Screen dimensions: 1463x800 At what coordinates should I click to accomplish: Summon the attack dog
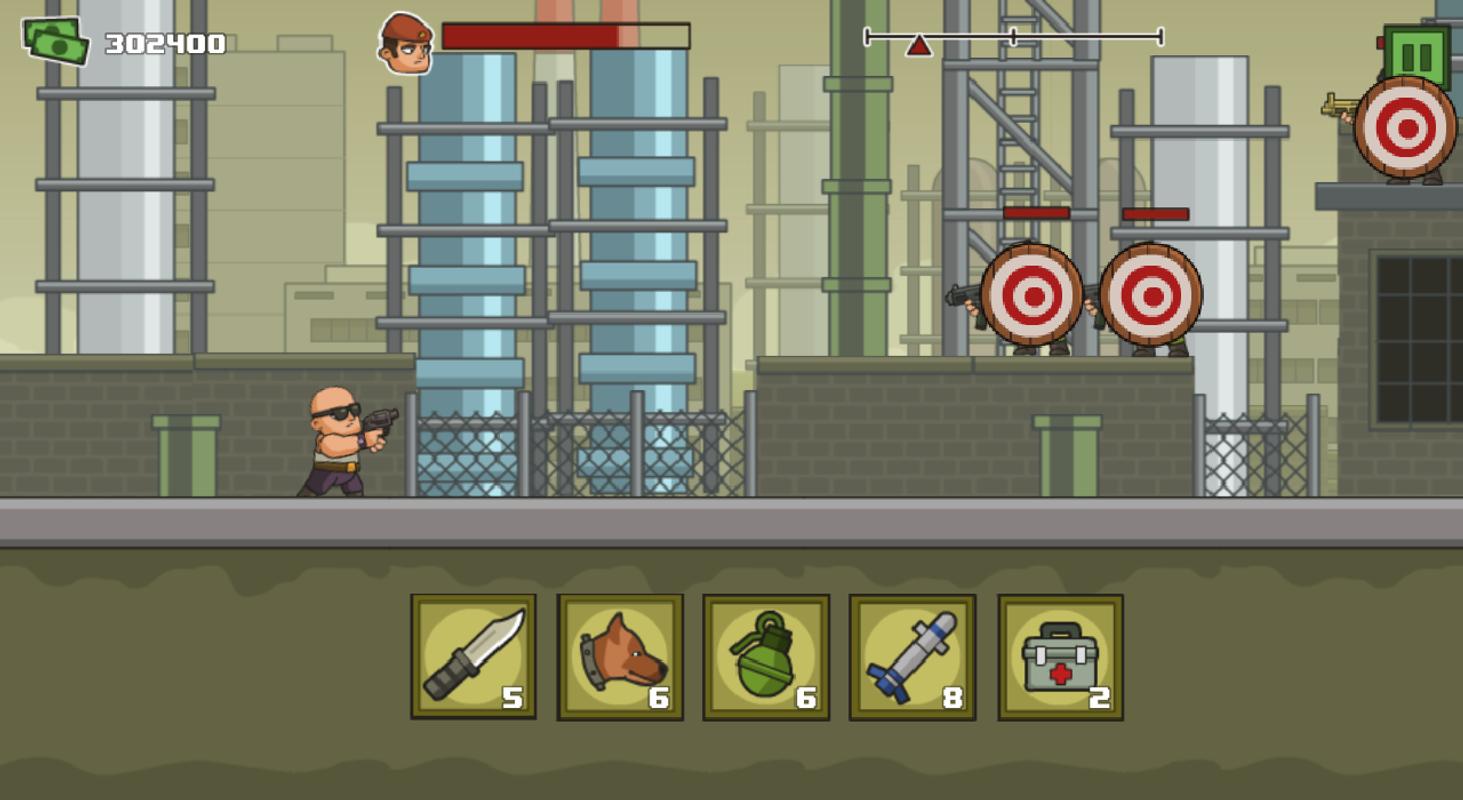[620, 657]
